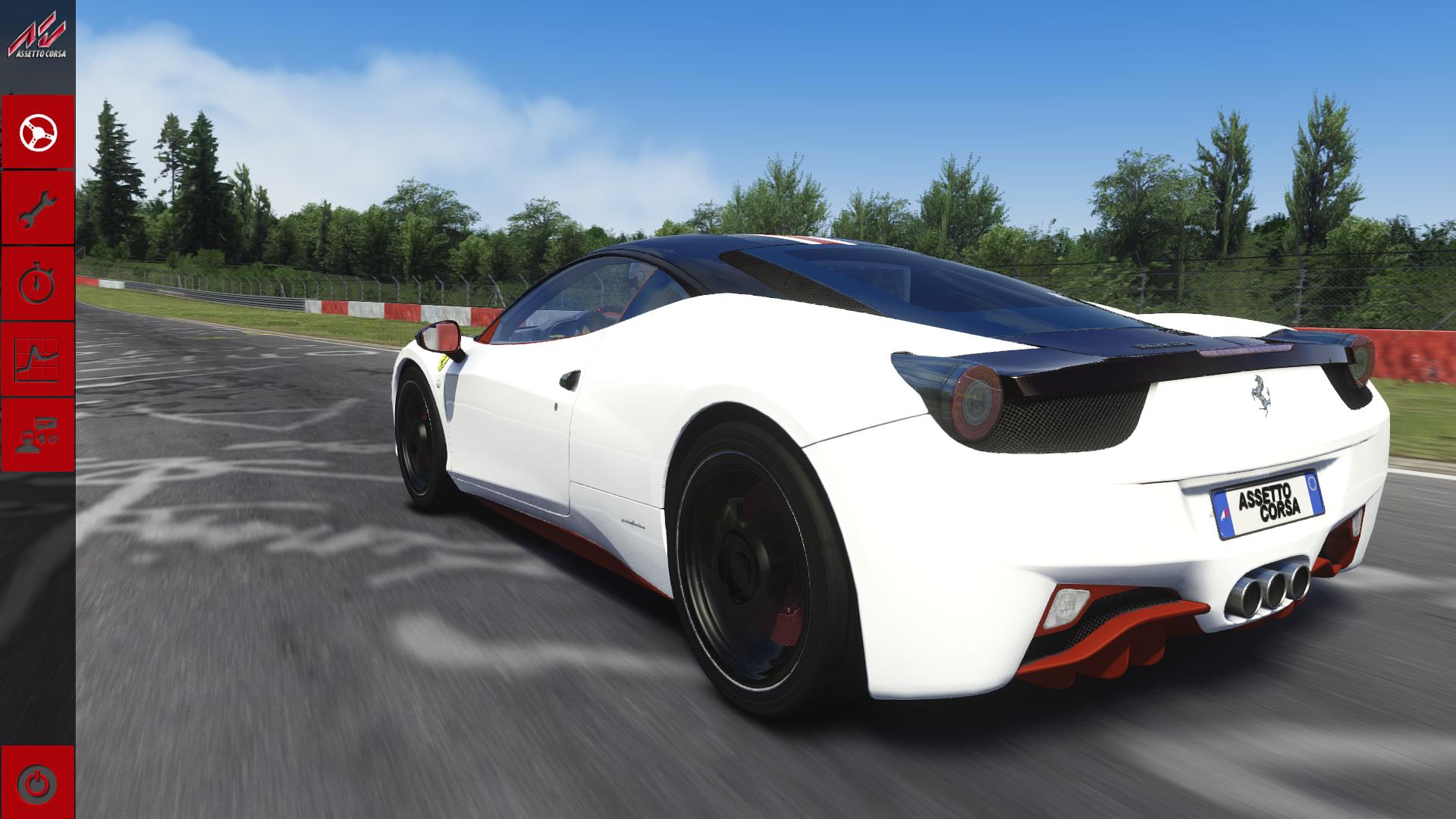This screenshot has height=819, width=1456.
Task: Show the driver standings icon panel
Action: (38, 435)
